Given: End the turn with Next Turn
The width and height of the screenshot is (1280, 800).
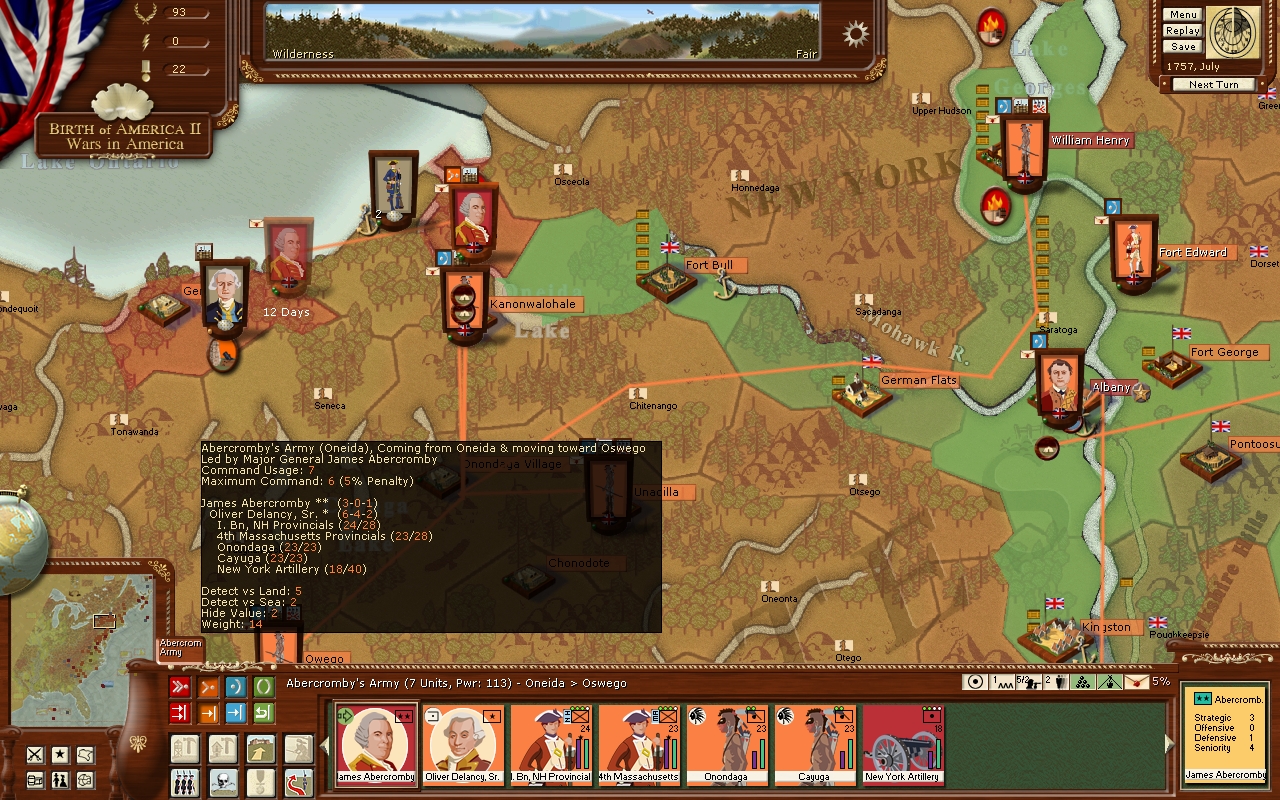Looking at the screenshot, I should click(x=1213, y=85).
